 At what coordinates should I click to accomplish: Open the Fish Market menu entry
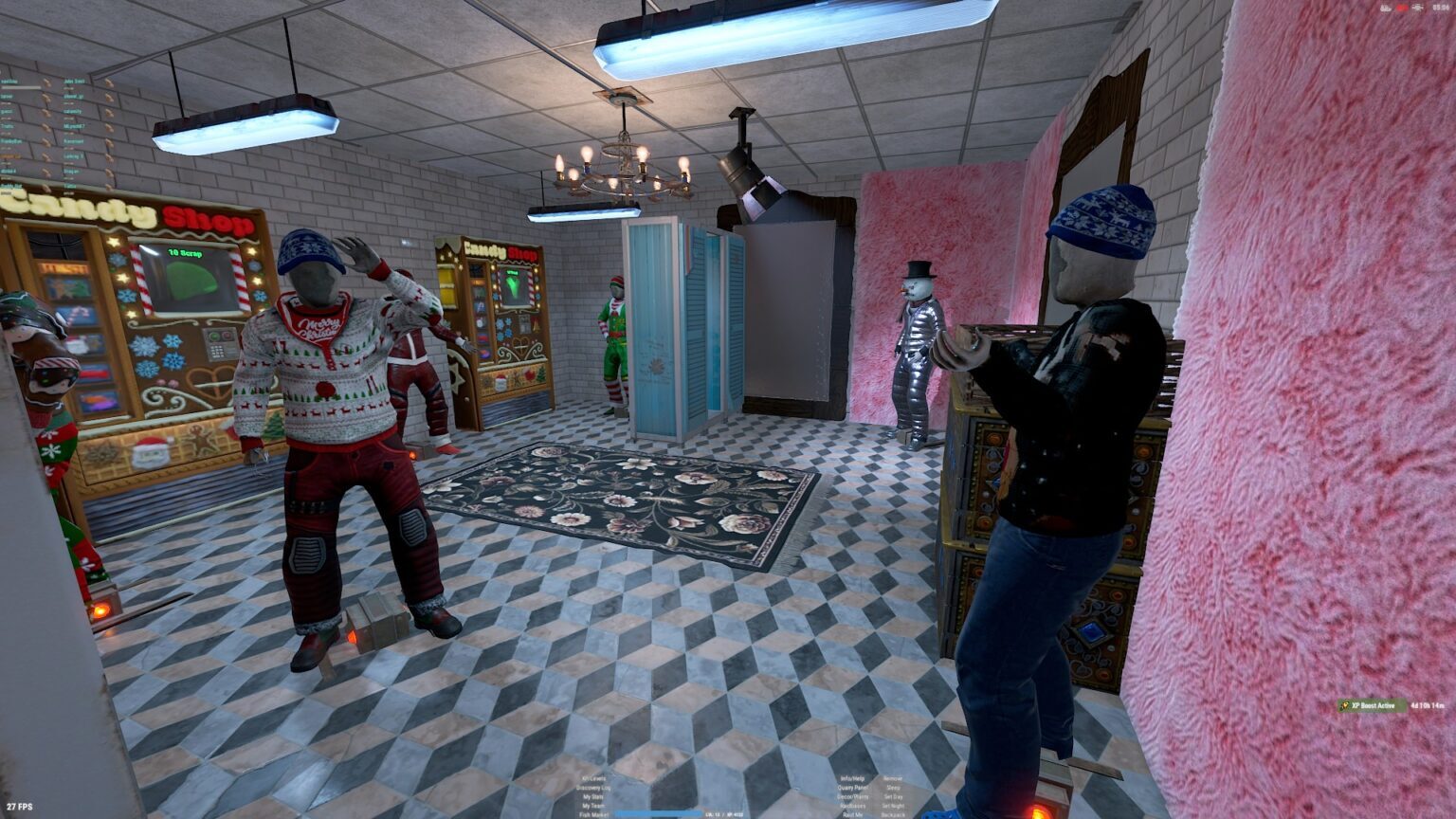pyautogui.click(x=593, y=814)
